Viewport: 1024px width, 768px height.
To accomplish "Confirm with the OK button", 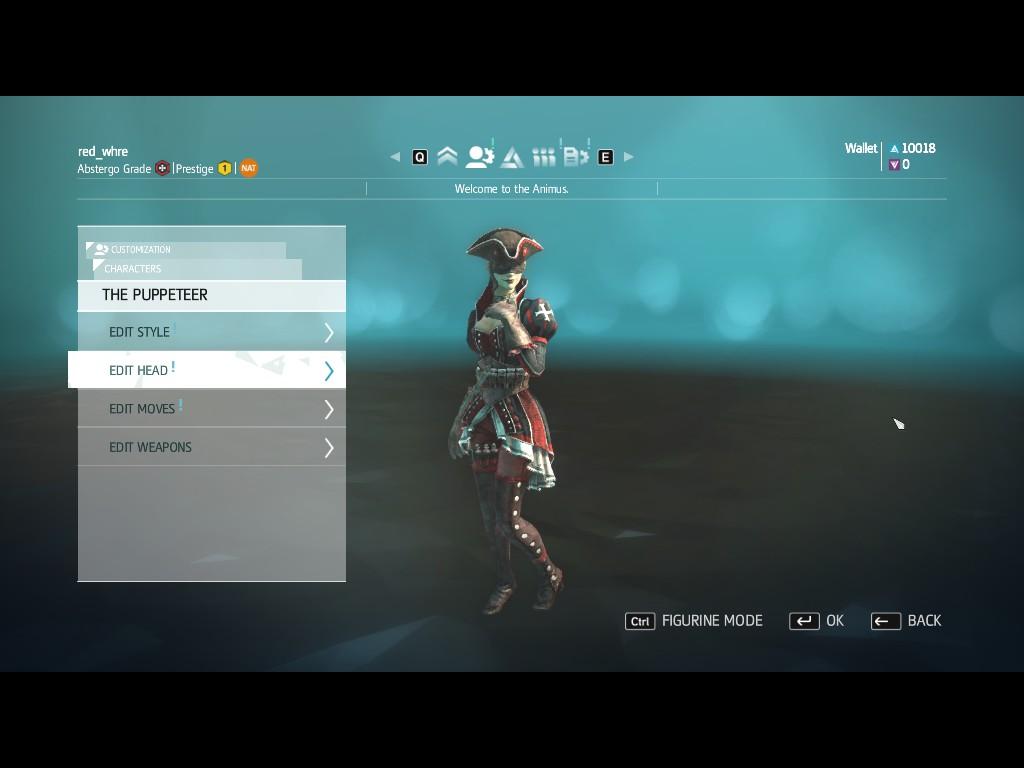I will (x=817, y=621).
